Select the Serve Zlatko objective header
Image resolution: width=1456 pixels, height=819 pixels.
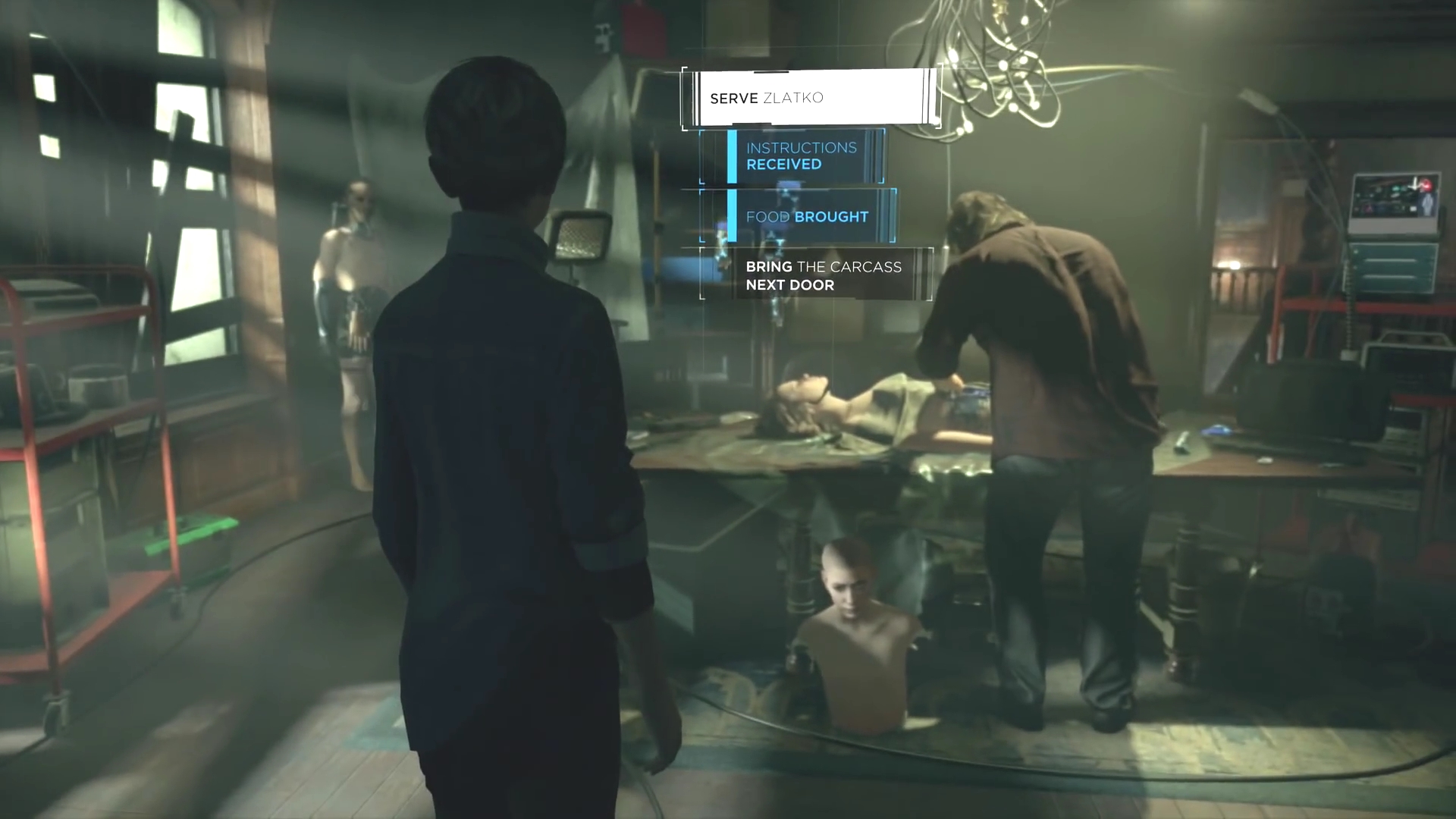pos(811,98)
